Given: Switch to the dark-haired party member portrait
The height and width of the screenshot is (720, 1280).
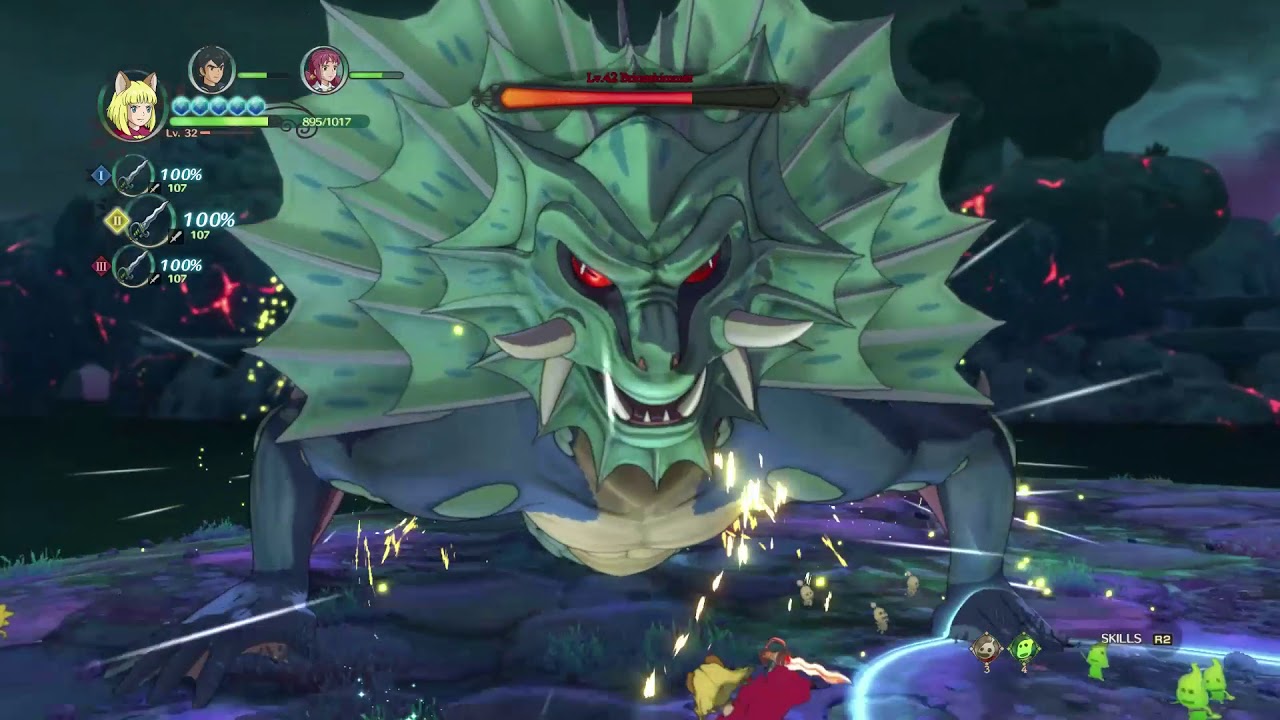Looking at the screenshot, I should coord(212,70).
